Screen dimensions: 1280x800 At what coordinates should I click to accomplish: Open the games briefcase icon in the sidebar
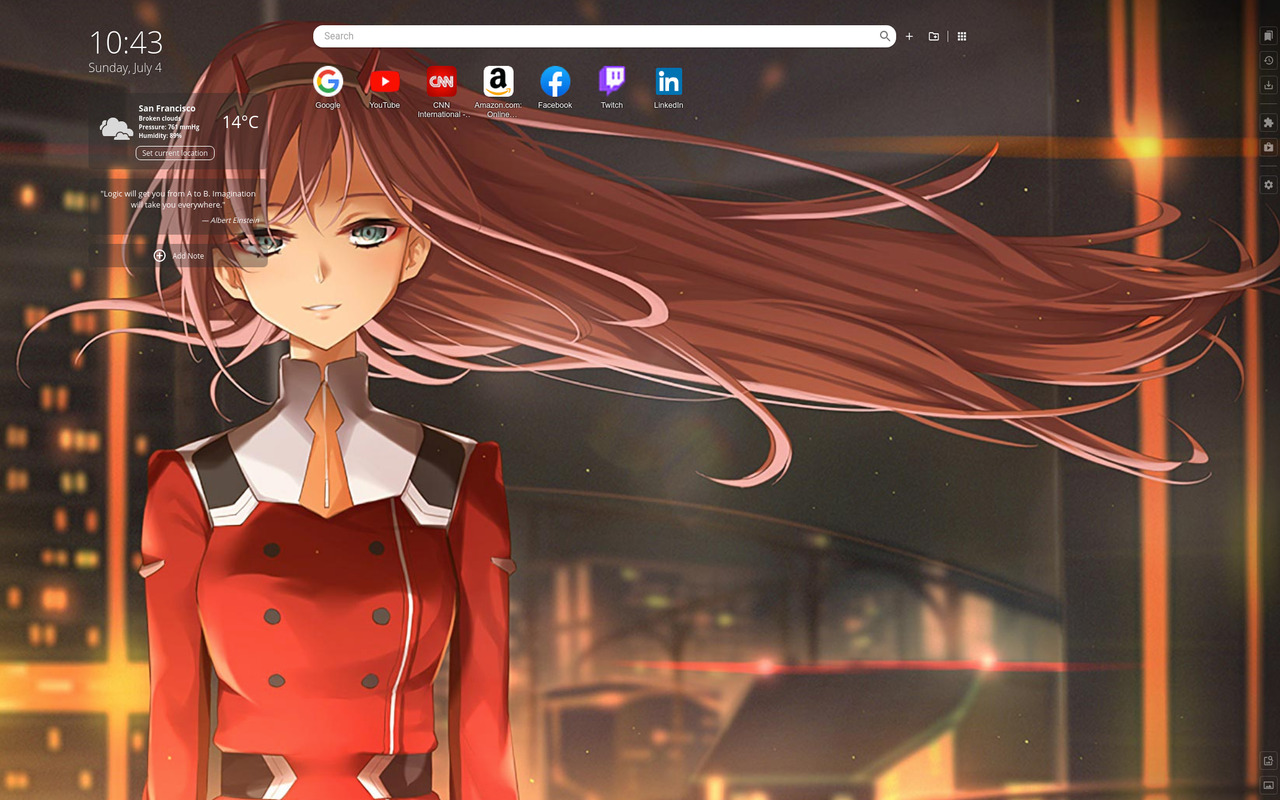(1268, 147)
